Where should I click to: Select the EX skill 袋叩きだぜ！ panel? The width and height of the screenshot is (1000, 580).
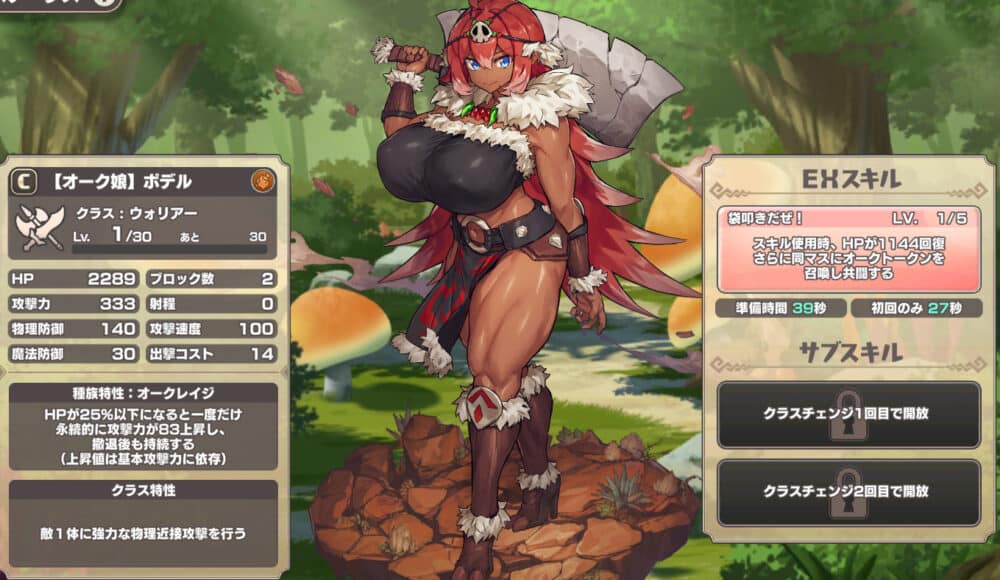tap(848, 250)
